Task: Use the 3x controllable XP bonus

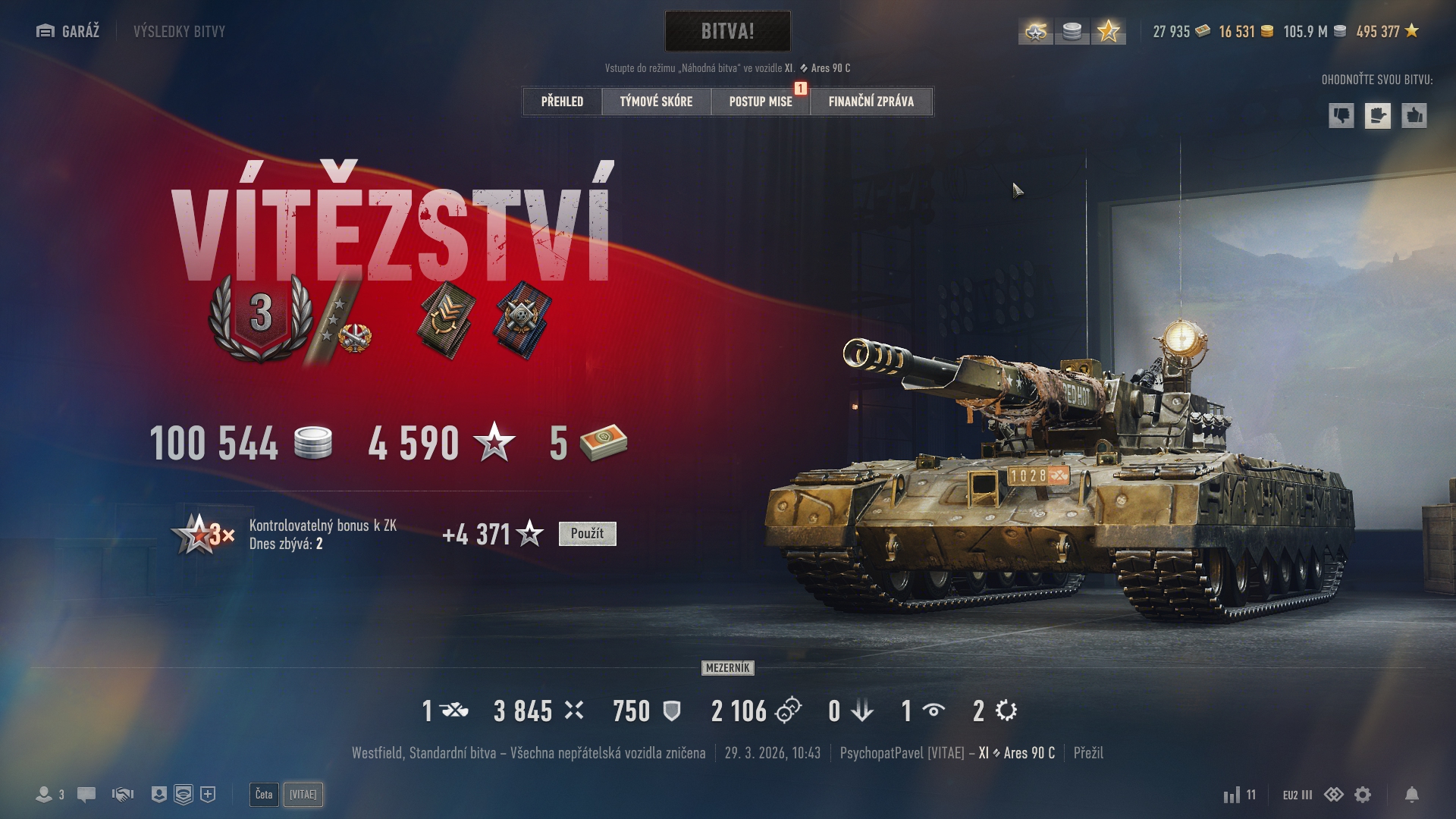Action: tap(587, 534)
